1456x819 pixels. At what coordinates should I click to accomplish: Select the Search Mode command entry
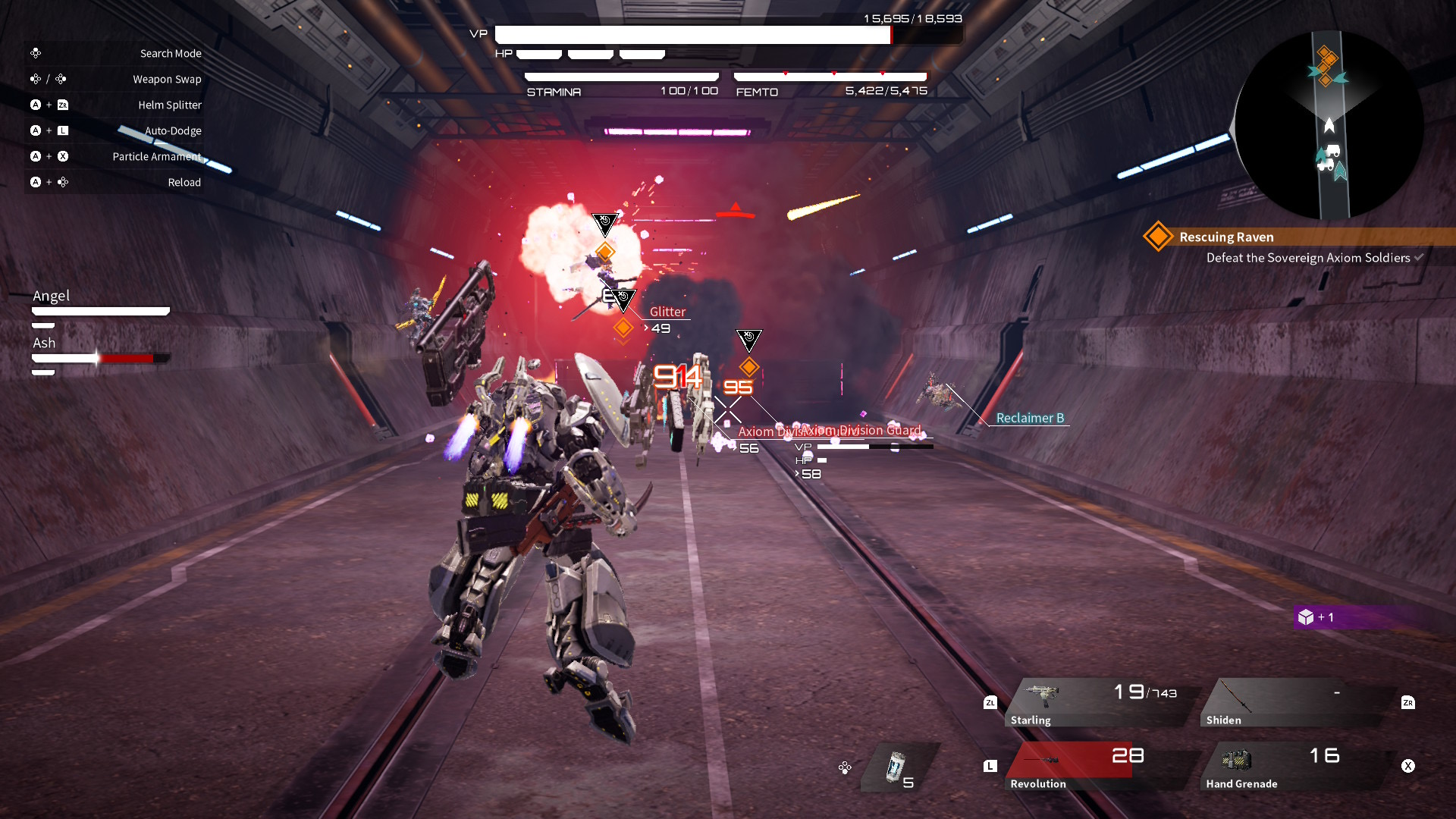171,53
